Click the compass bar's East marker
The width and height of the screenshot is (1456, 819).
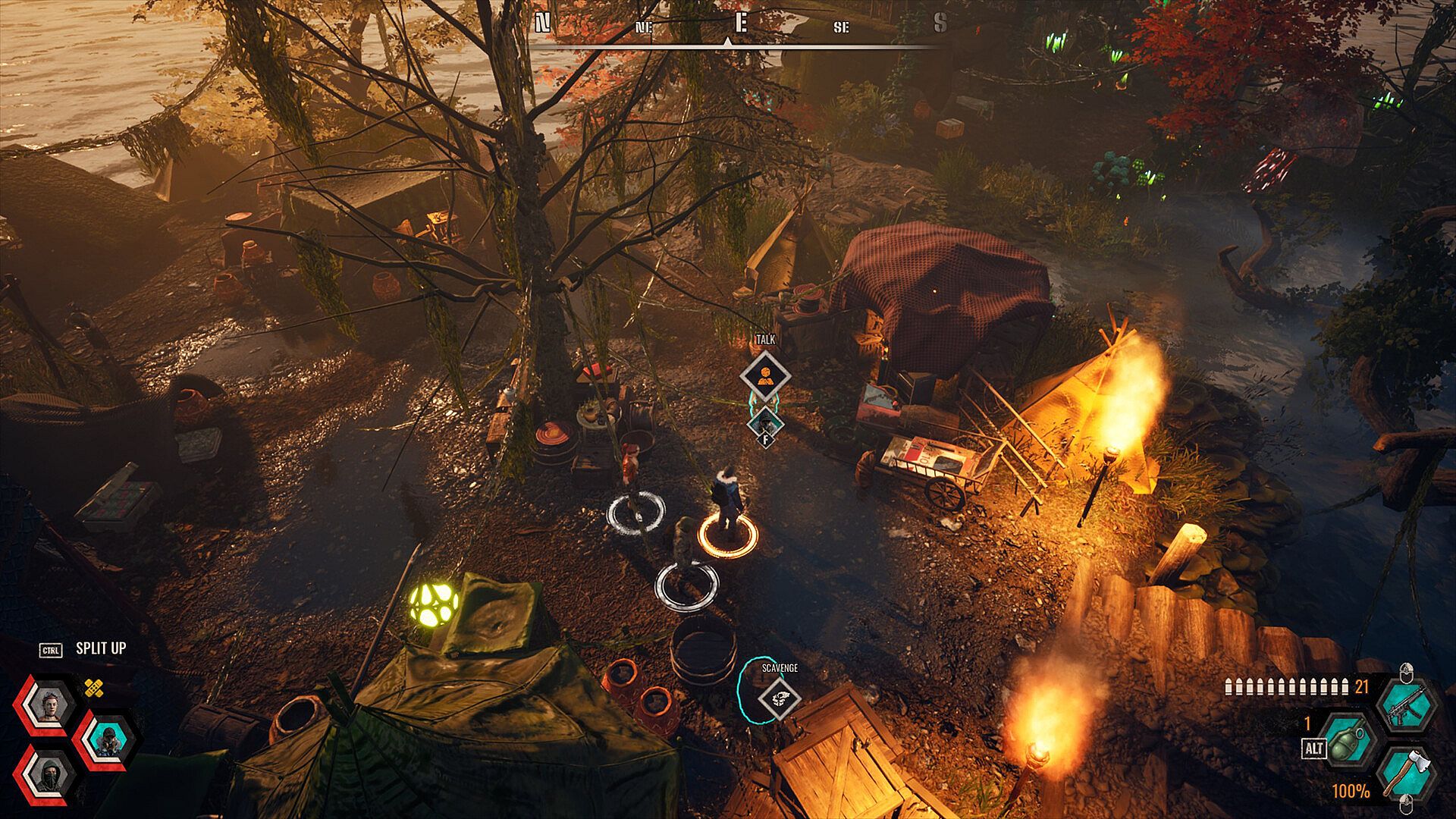741,24
